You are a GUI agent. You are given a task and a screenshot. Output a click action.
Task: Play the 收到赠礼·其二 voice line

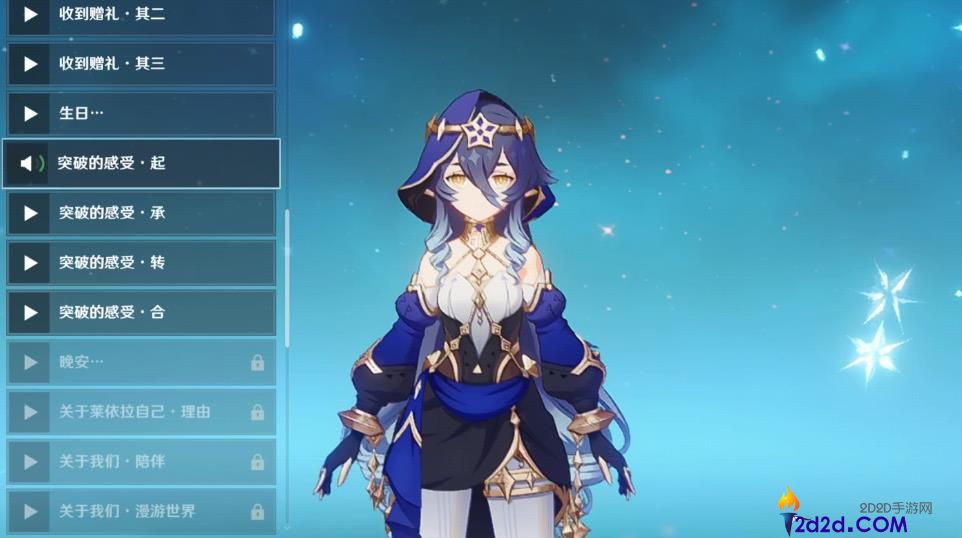pos(30,15)
